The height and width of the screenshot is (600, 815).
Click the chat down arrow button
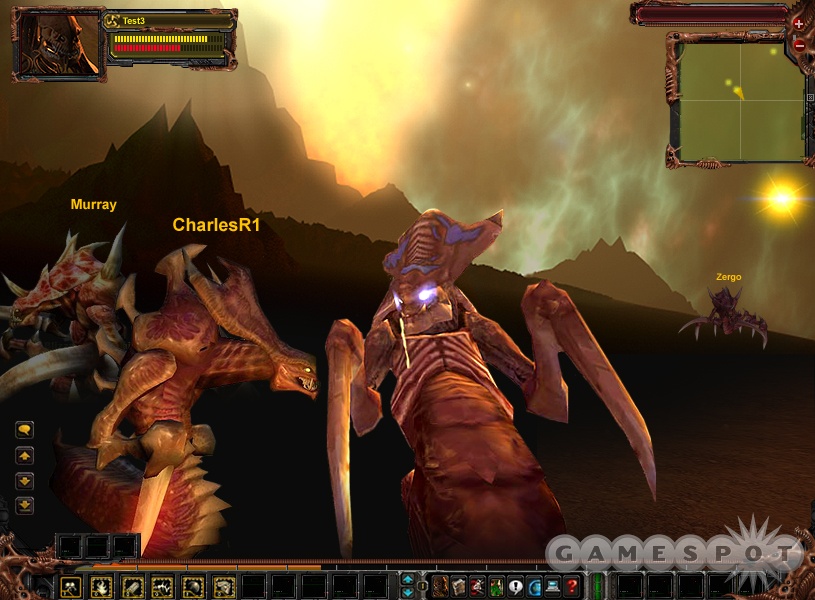[25, 481]
